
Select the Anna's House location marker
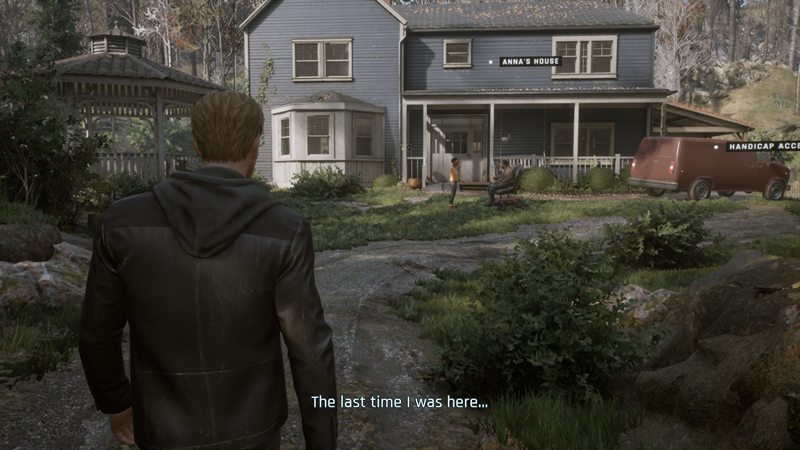click(529, 61)
